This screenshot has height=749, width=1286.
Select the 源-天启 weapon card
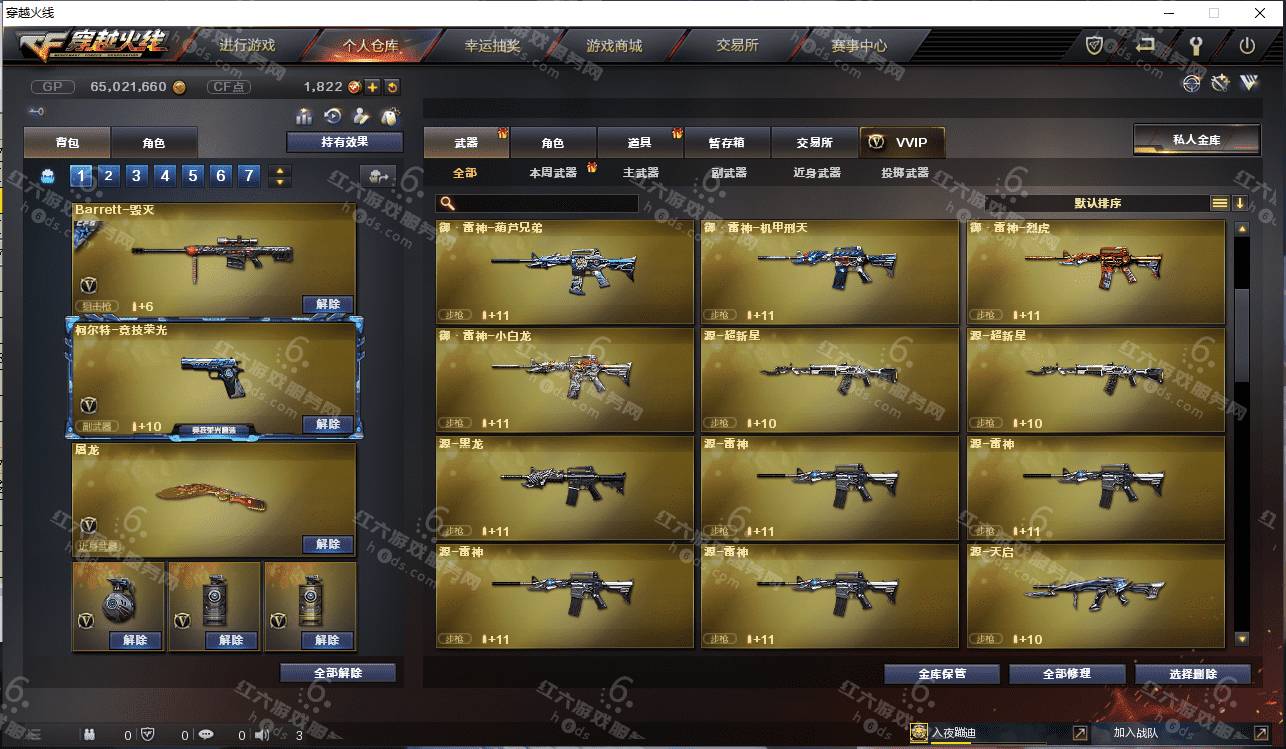tap(1095, 595)
